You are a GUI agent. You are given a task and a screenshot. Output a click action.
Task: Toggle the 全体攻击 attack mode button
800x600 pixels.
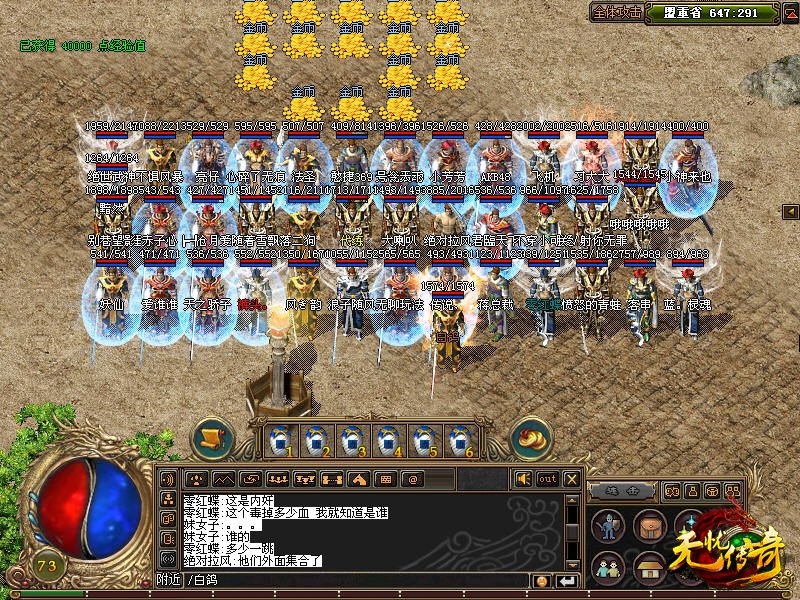coord(619,13)
